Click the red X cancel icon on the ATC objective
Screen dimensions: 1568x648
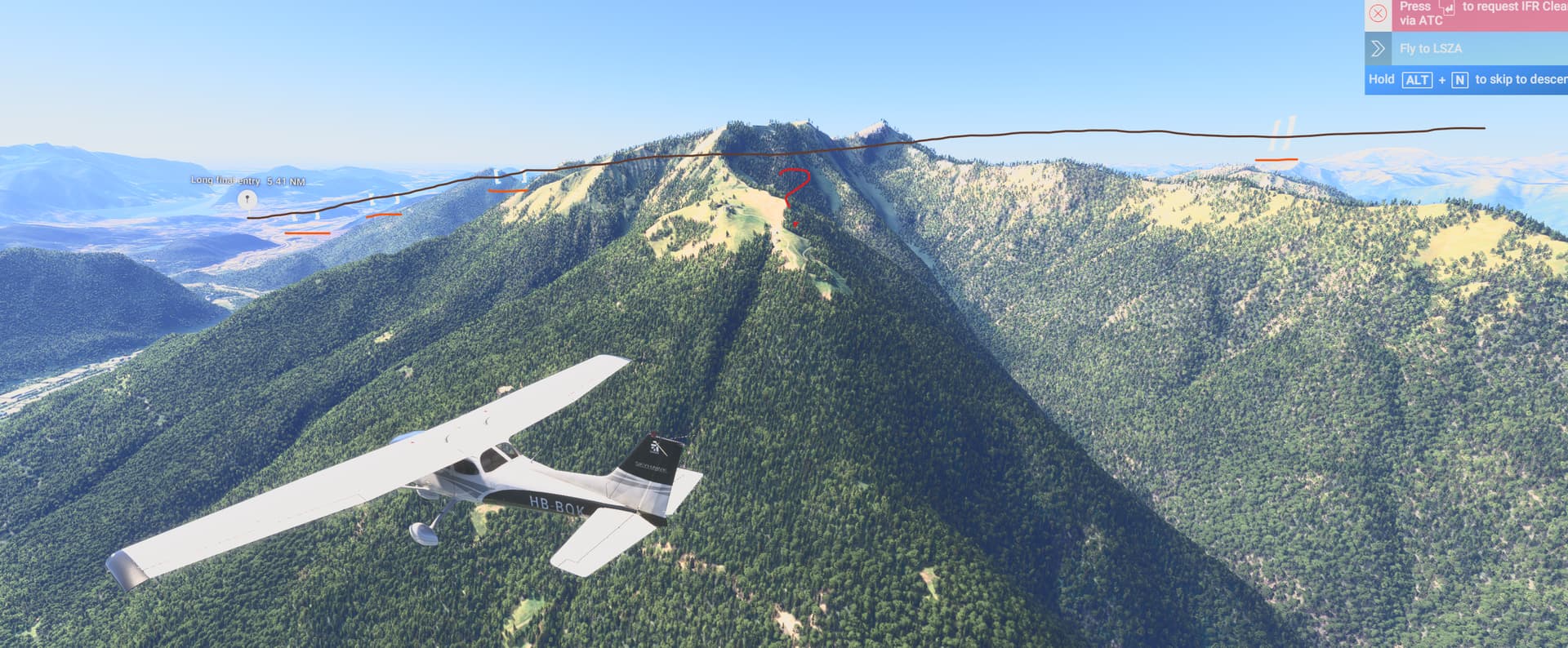coord(1378,12)
